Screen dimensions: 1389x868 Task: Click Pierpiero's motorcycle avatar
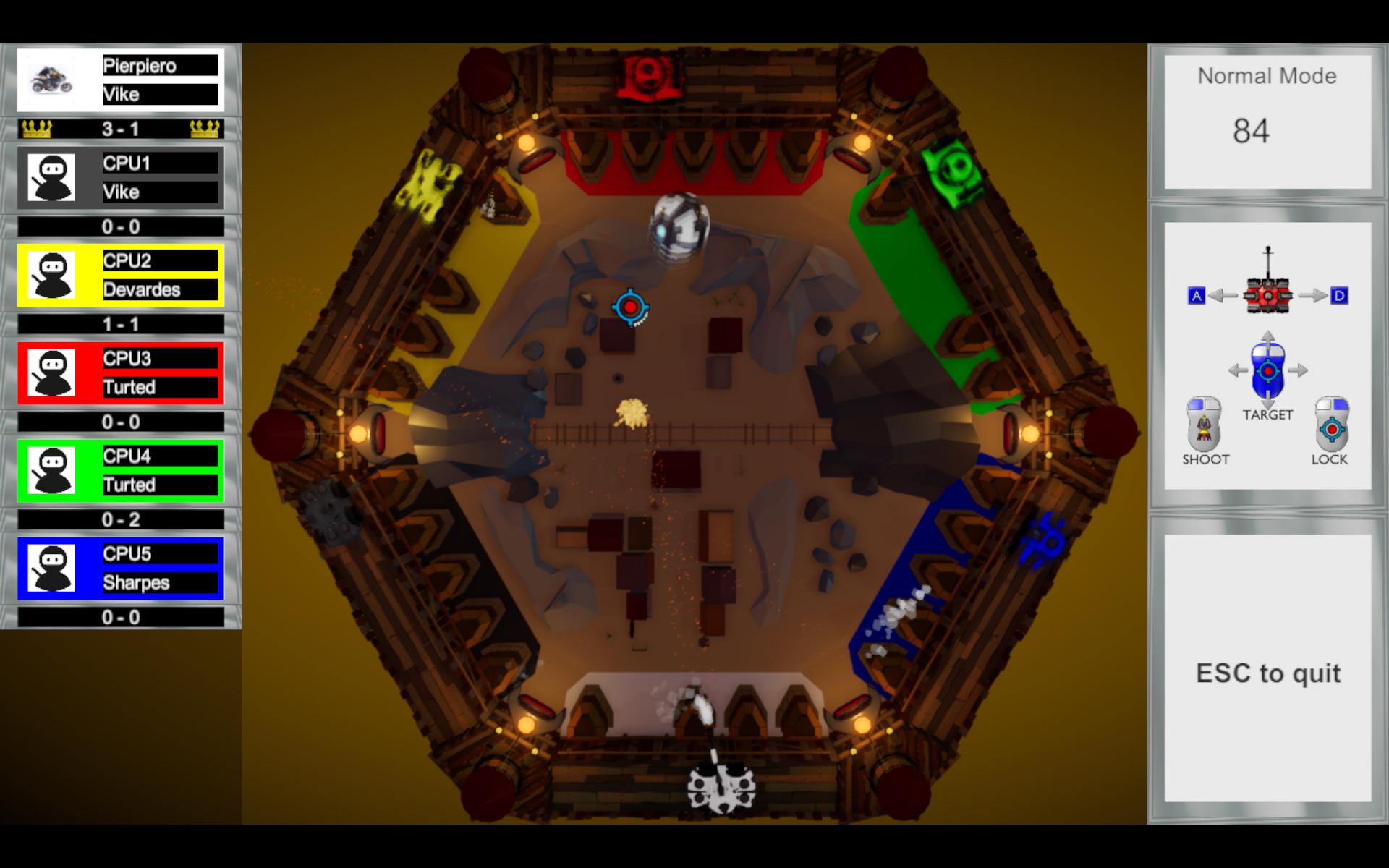tap(52, 80)
